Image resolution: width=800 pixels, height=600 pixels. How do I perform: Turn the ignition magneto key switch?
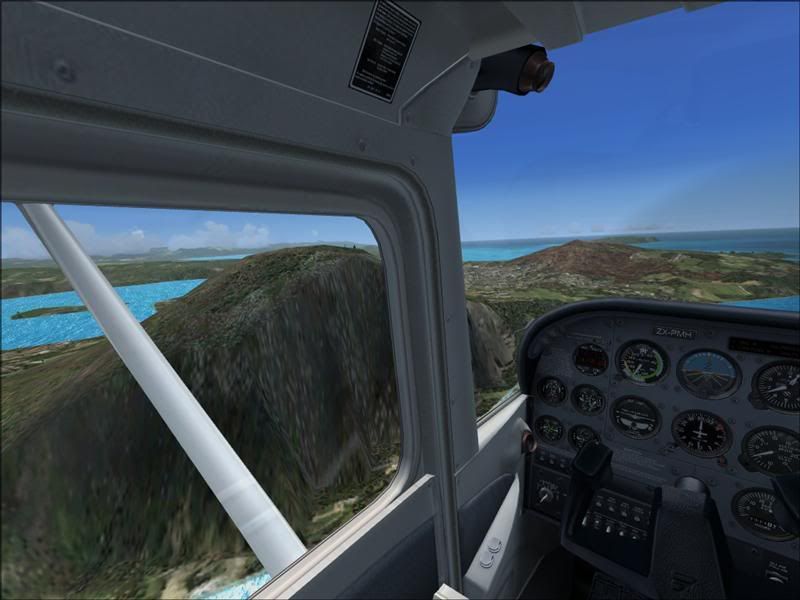pyautogui.click(x=545, y=494)
